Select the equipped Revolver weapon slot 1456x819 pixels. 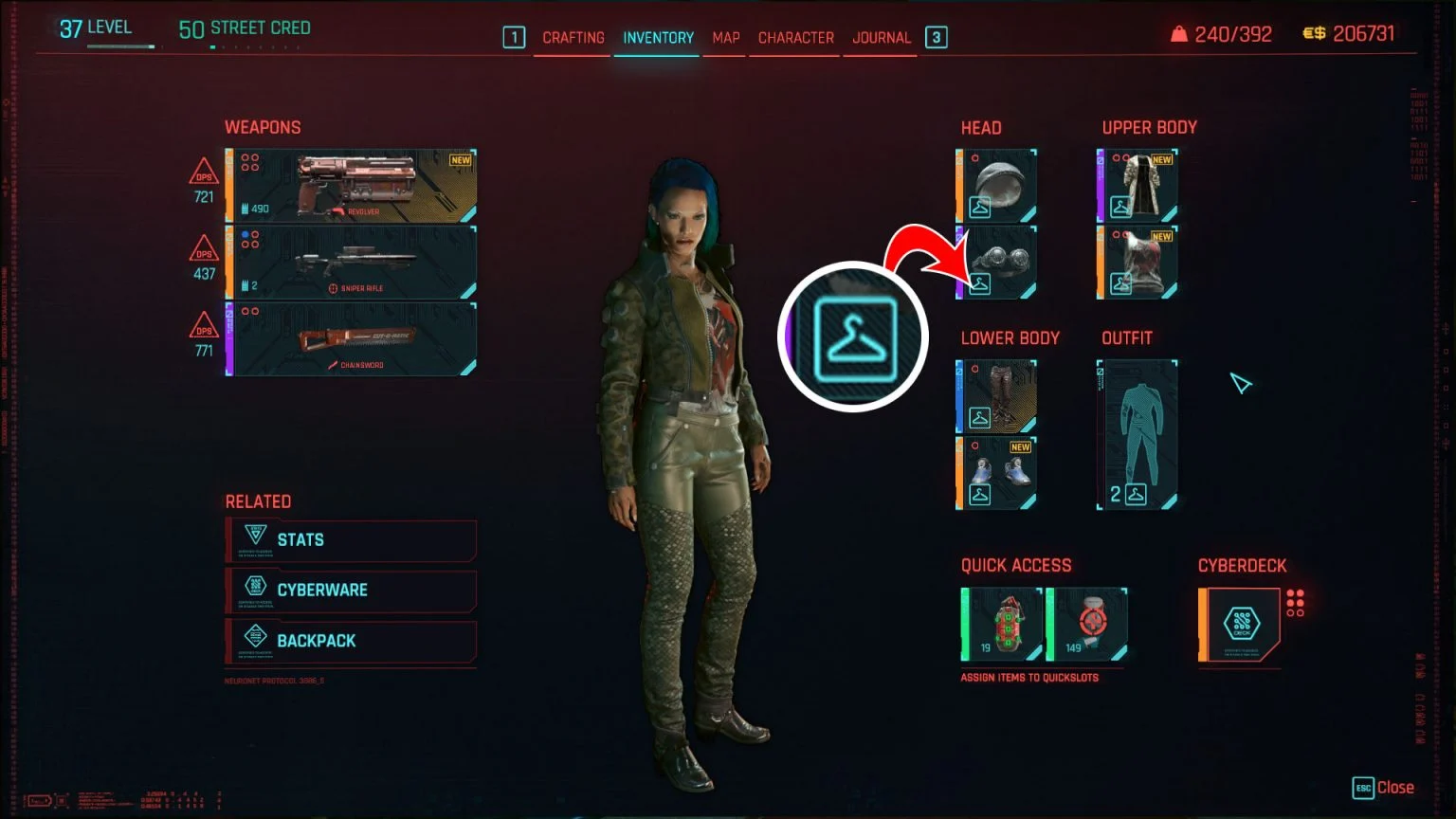pyautogui.click(x=351, y=186)
